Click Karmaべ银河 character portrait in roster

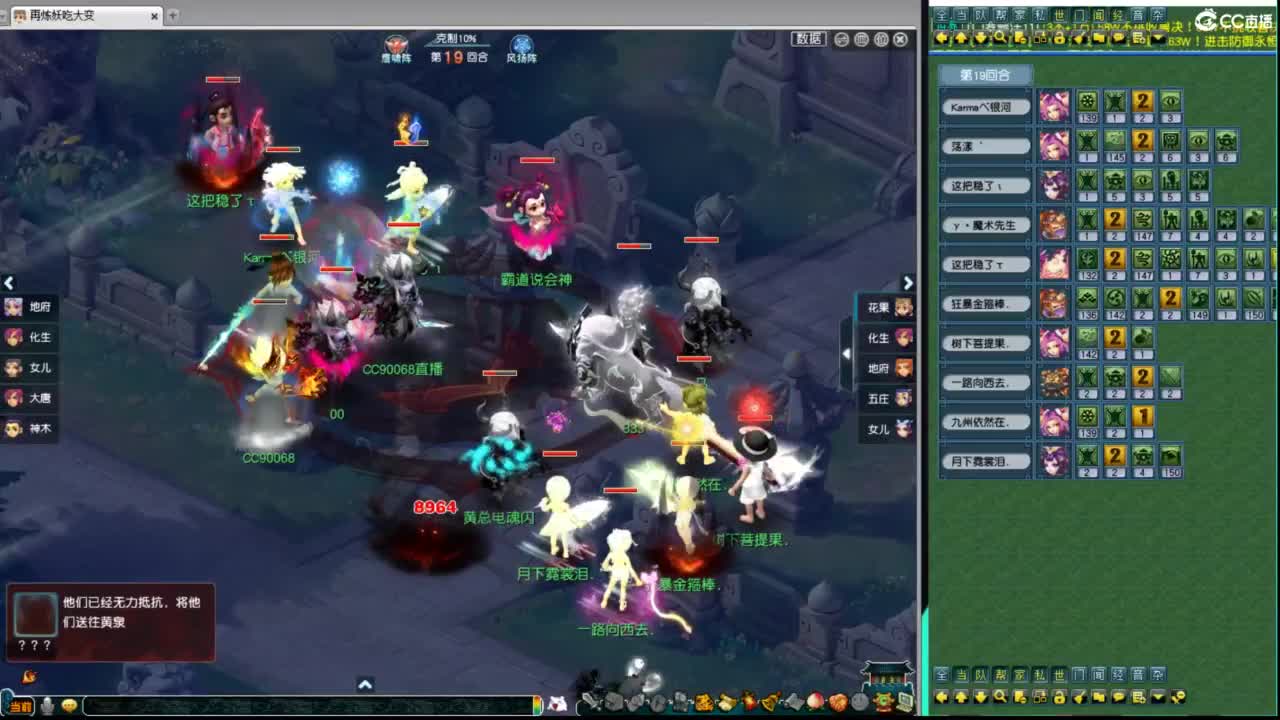pyautogui.click(x=1053, y=107)
